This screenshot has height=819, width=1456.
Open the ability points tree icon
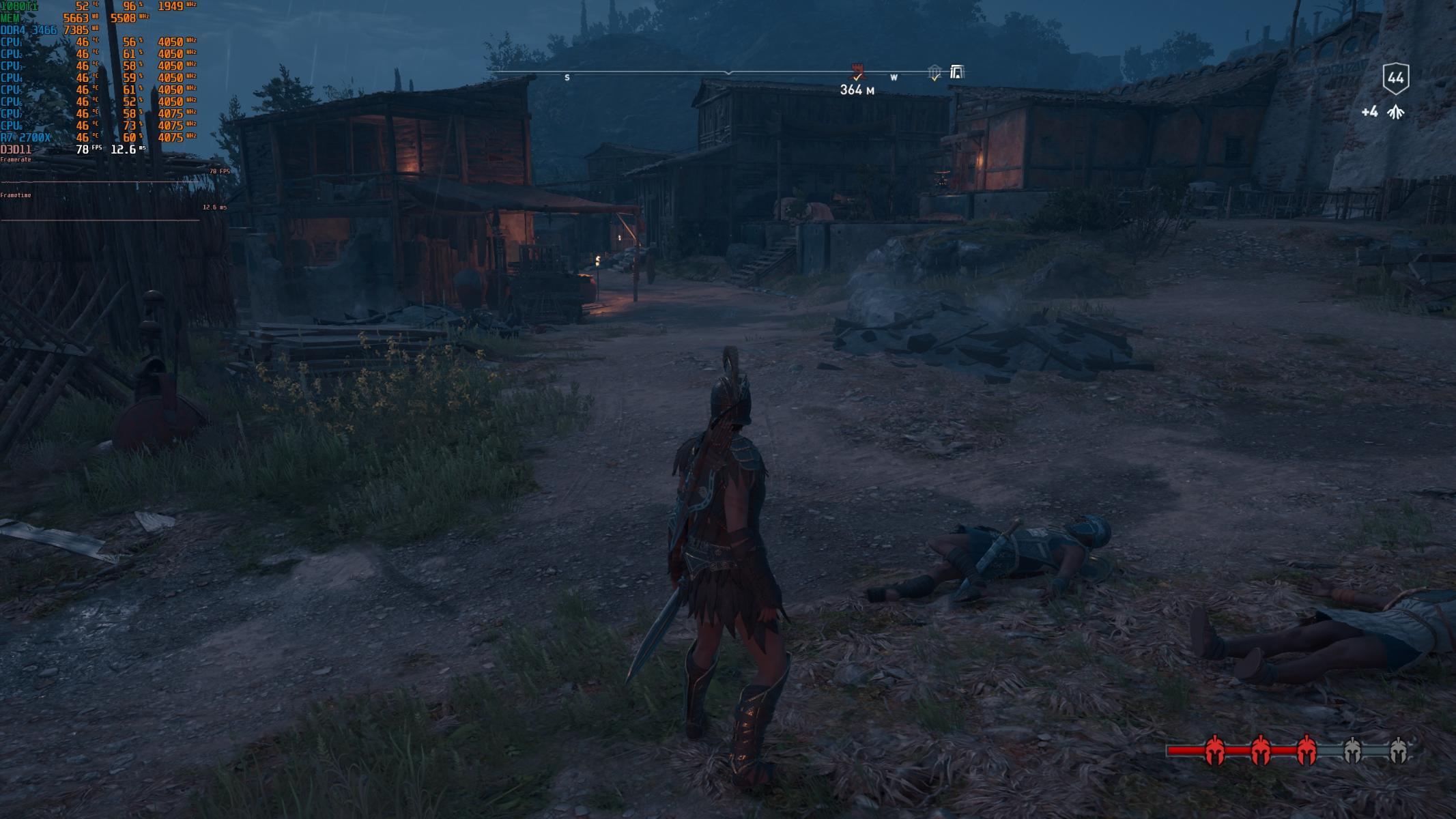1395,112
